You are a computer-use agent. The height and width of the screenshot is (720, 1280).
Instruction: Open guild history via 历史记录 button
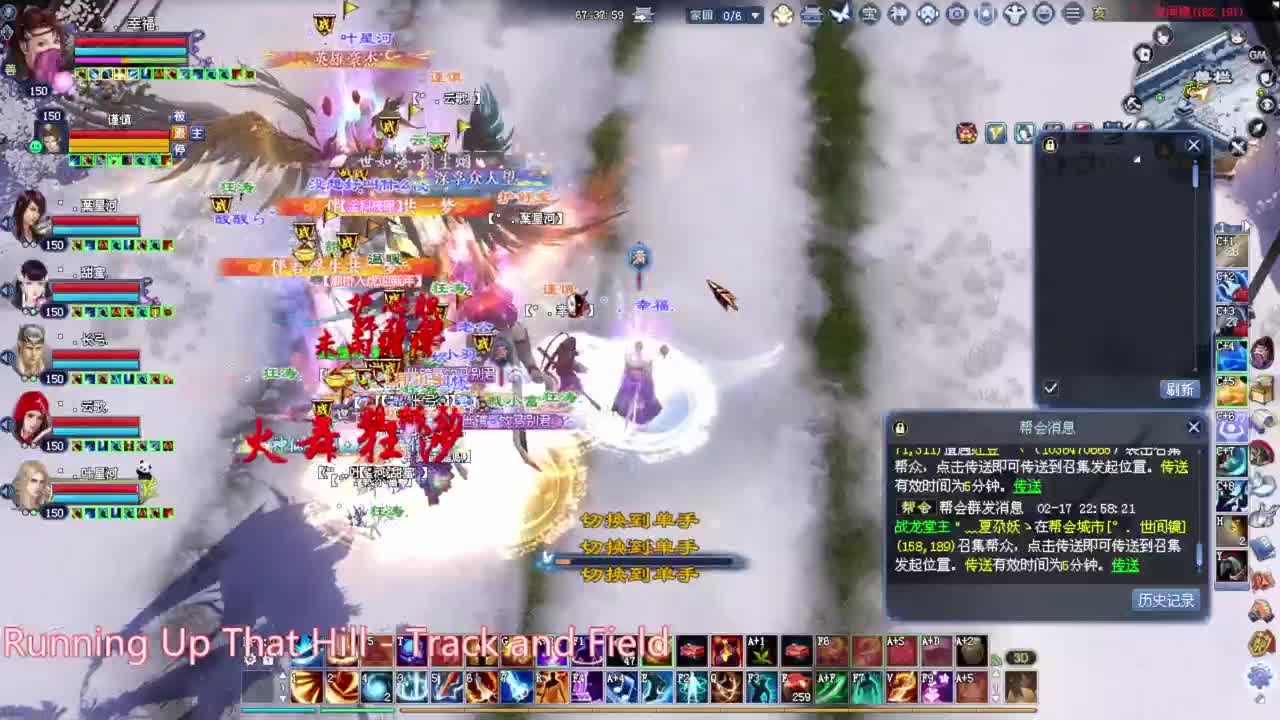coord(1167,601)
